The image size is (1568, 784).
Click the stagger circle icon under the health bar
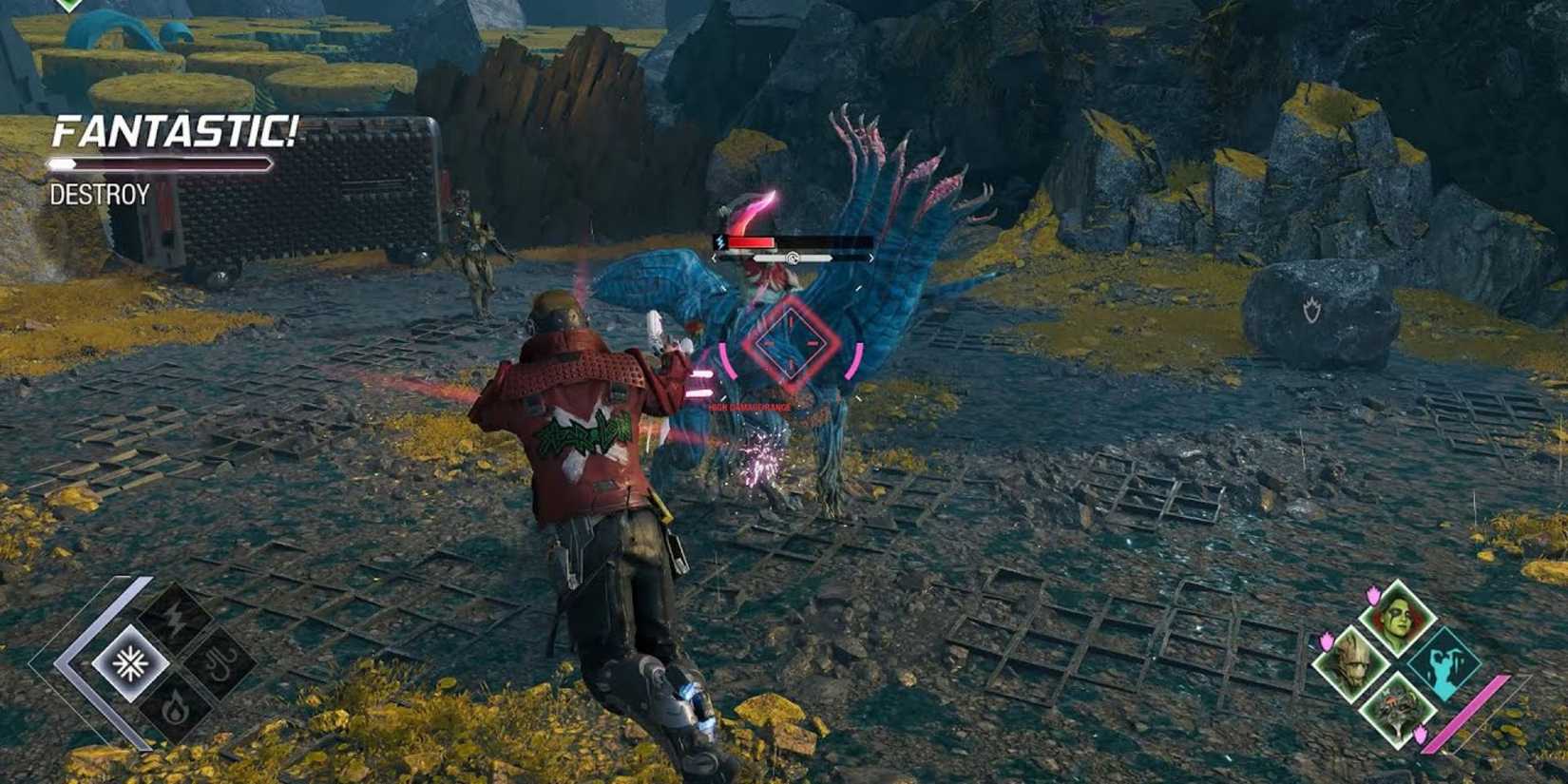coord(793,258)
